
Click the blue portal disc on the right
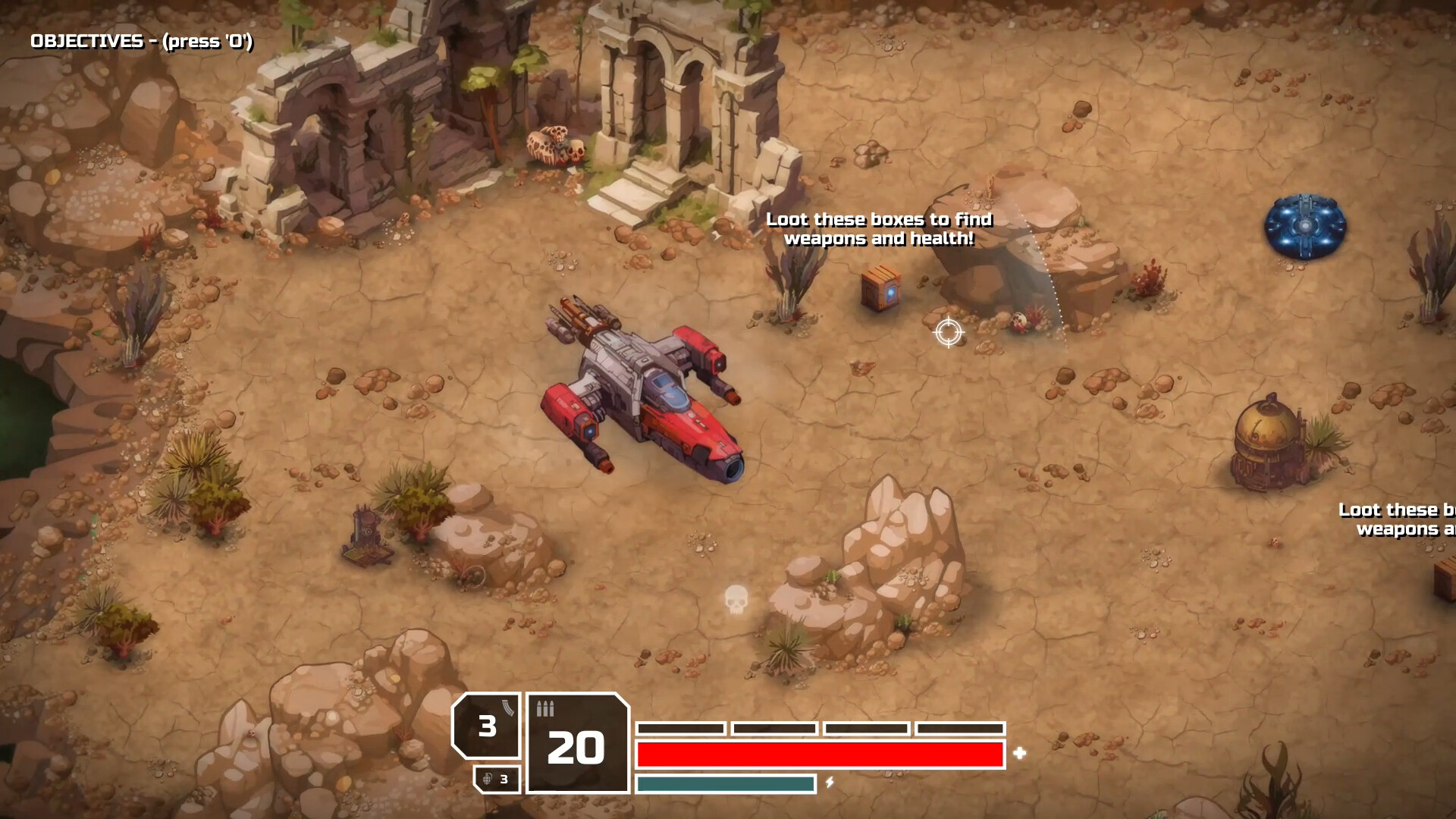coord(1305,225)
